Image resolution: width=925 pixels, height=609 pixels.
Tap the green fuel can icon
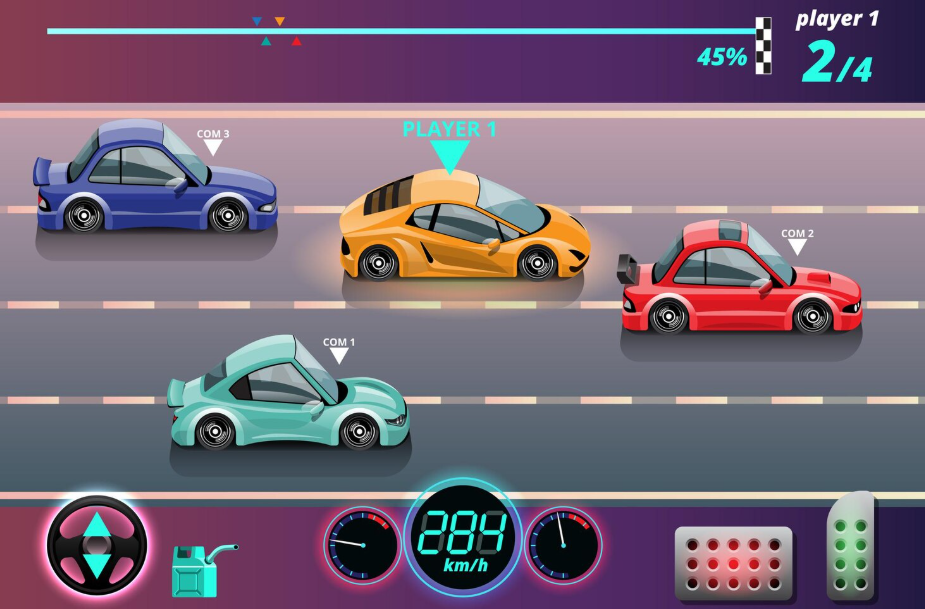(x=193, y=570)
